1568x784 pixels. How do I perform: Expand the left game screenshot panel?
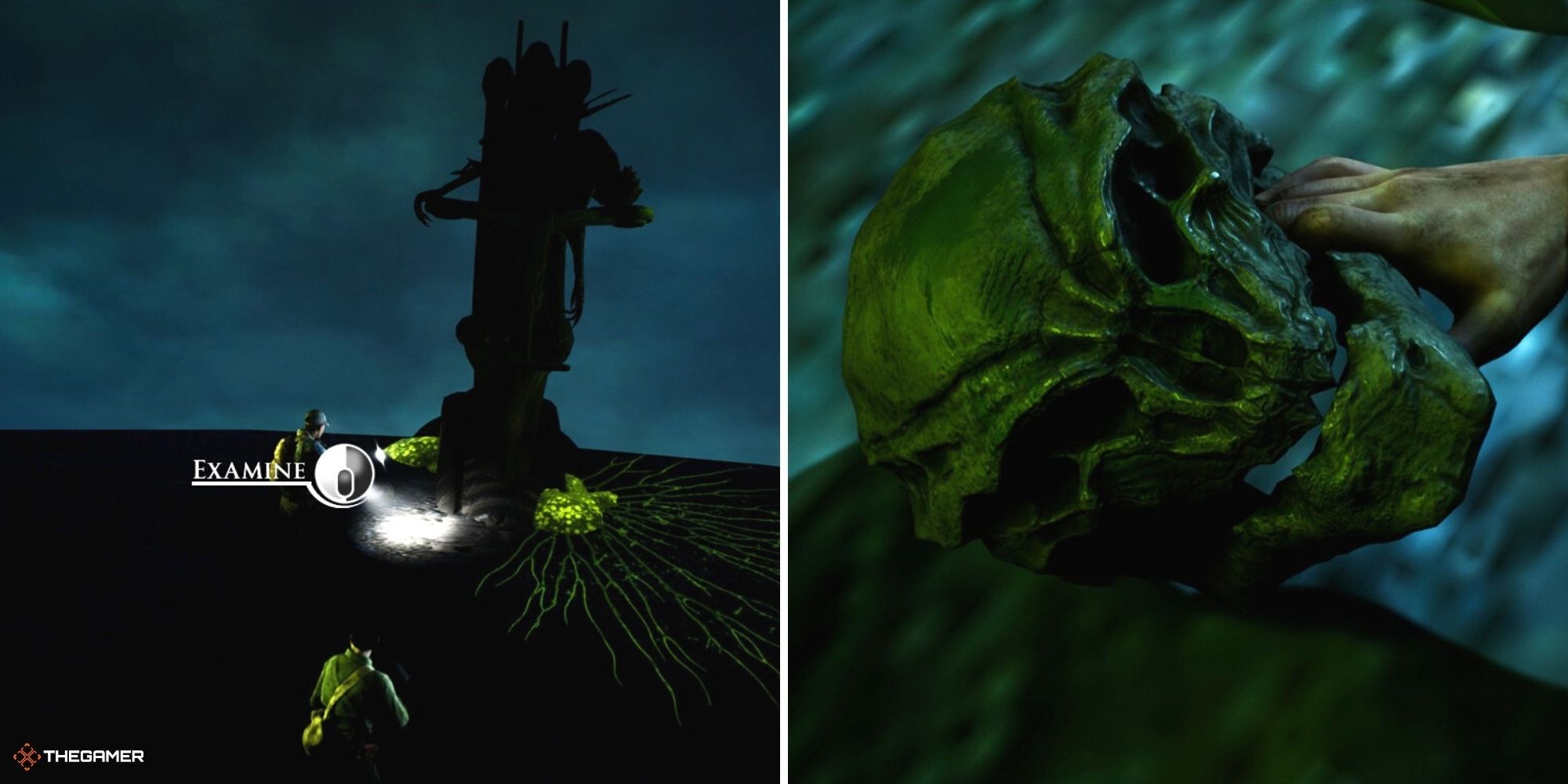(384, 392)
